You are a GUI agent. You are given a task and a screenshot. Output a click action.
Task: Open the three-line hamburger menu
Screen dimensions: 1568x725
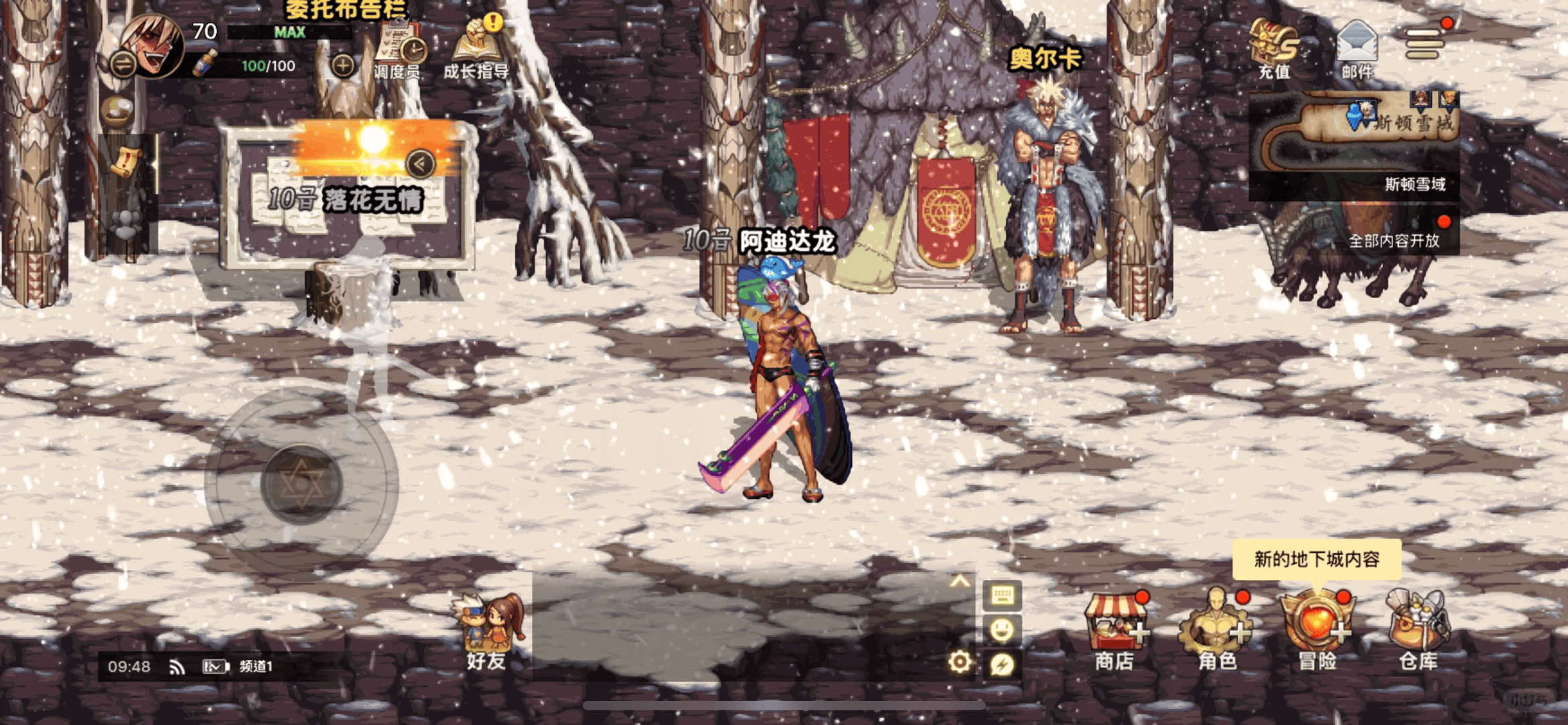[x=1424, y=43]
